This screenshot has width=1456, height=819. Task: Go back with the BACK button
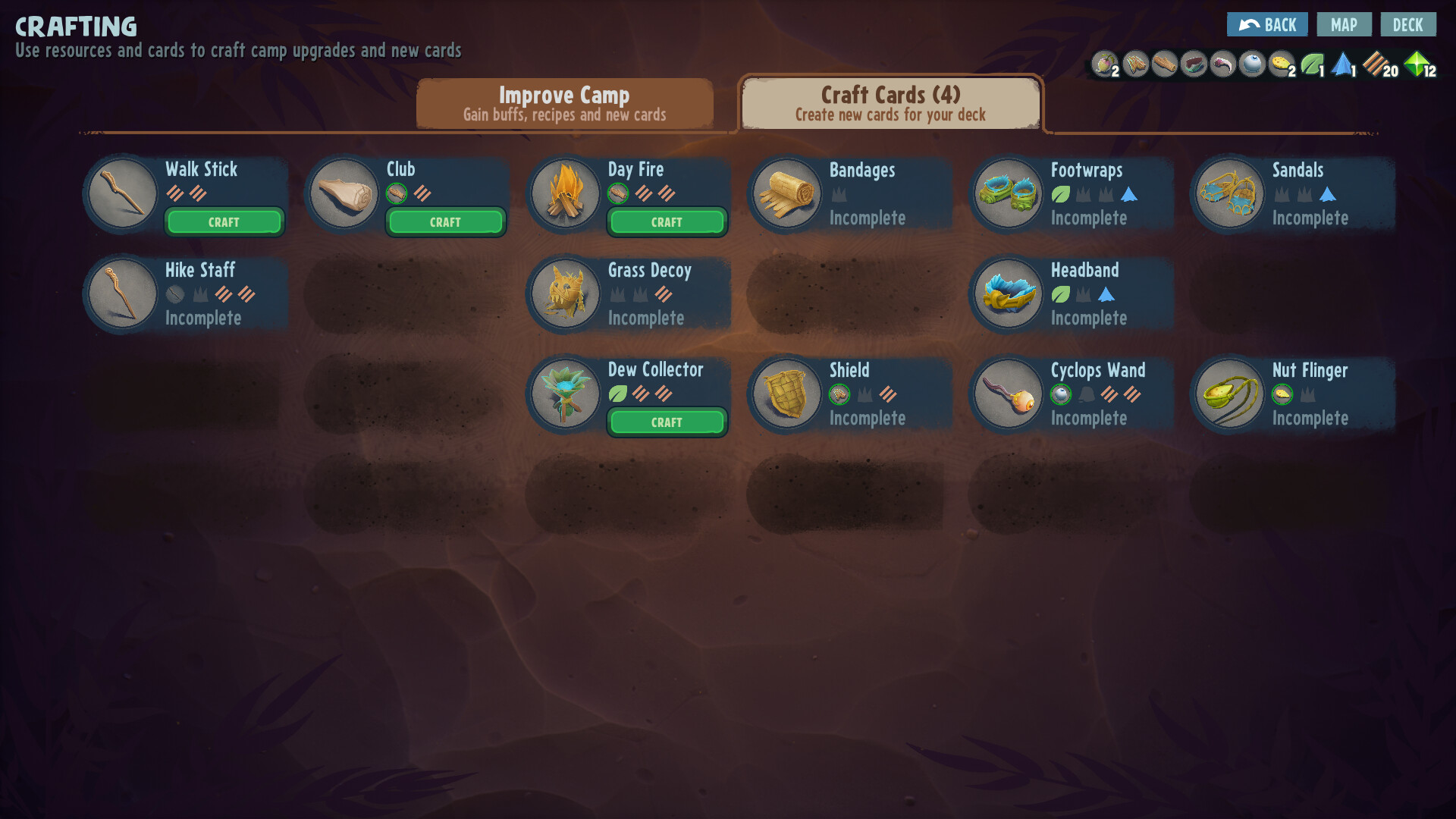(x=1266, y=25)
